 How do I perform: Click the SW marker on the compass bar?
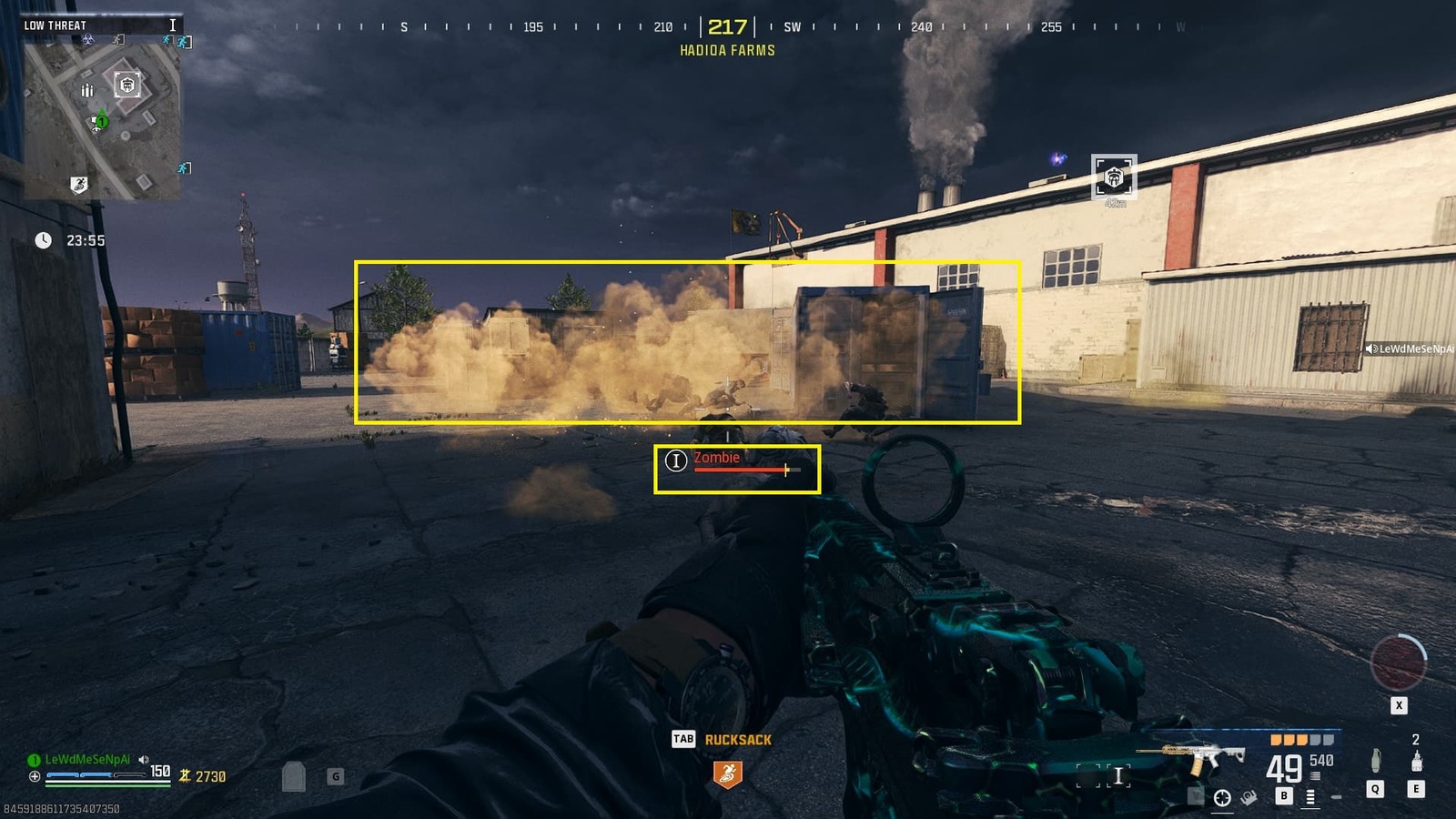(791, 28)
